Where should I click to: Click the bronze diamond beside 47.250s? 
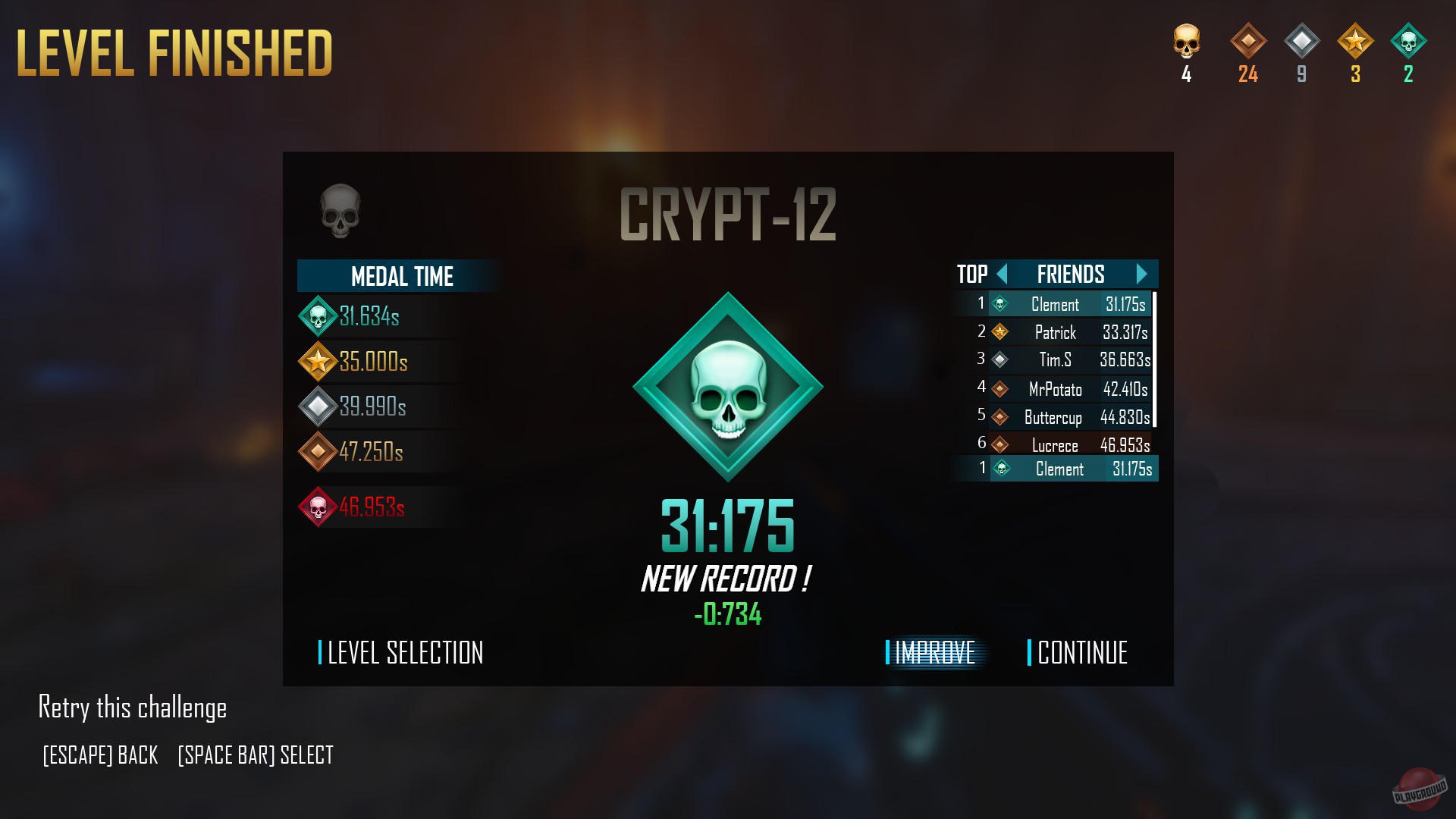318,453
